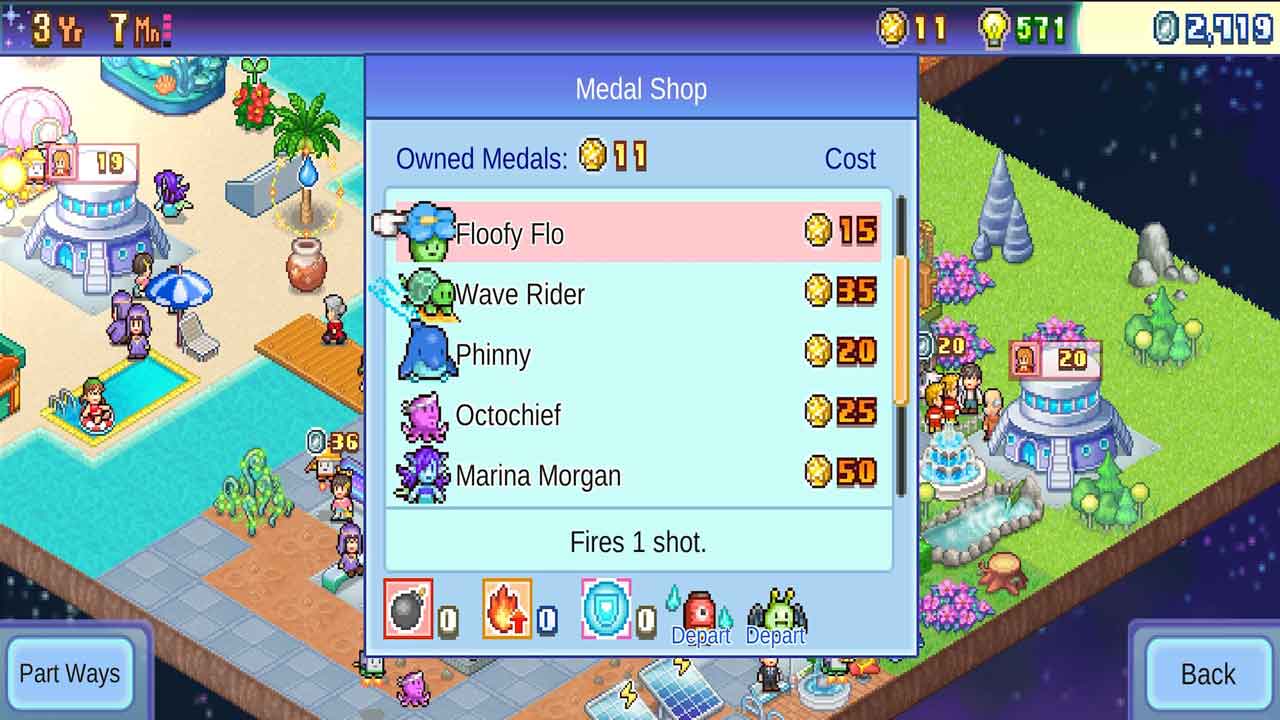Screen dimensions: 1280x720
Task: Choose the Wave Rider shop entry
Action: (x=638, y=293)
